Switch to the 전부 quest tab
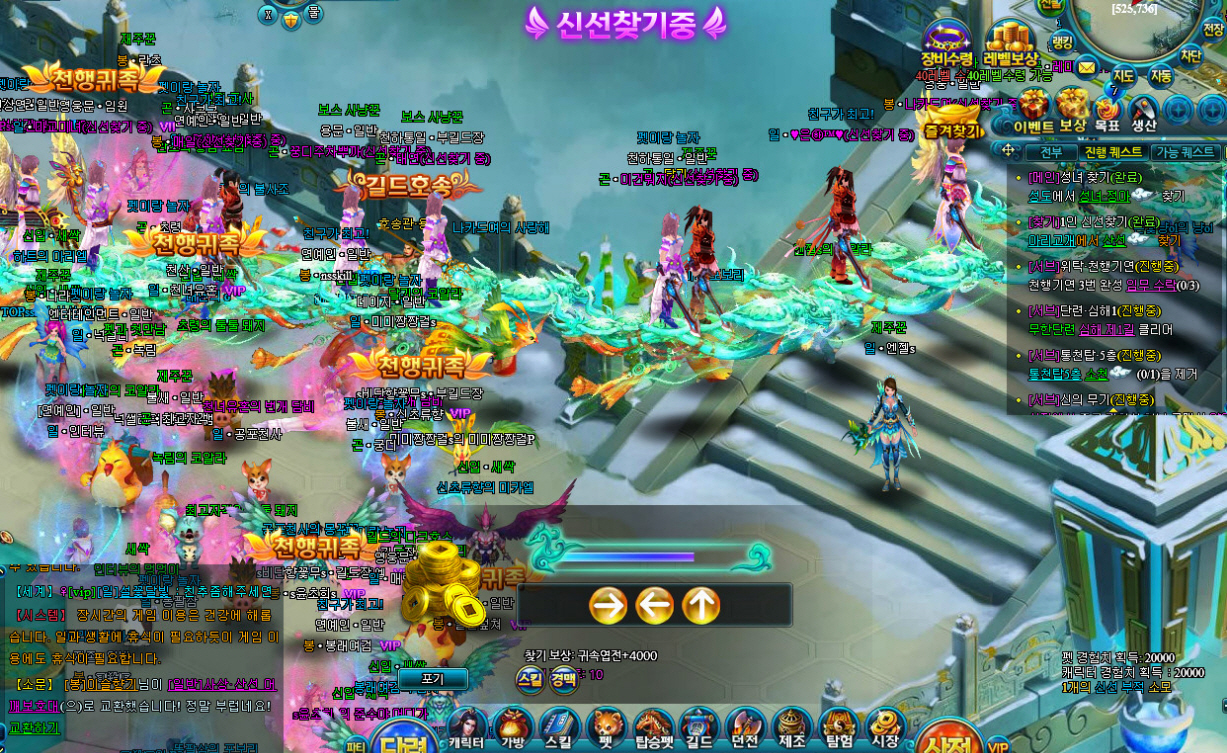This screenshot has height=753, width=1227. (1051, 152)
